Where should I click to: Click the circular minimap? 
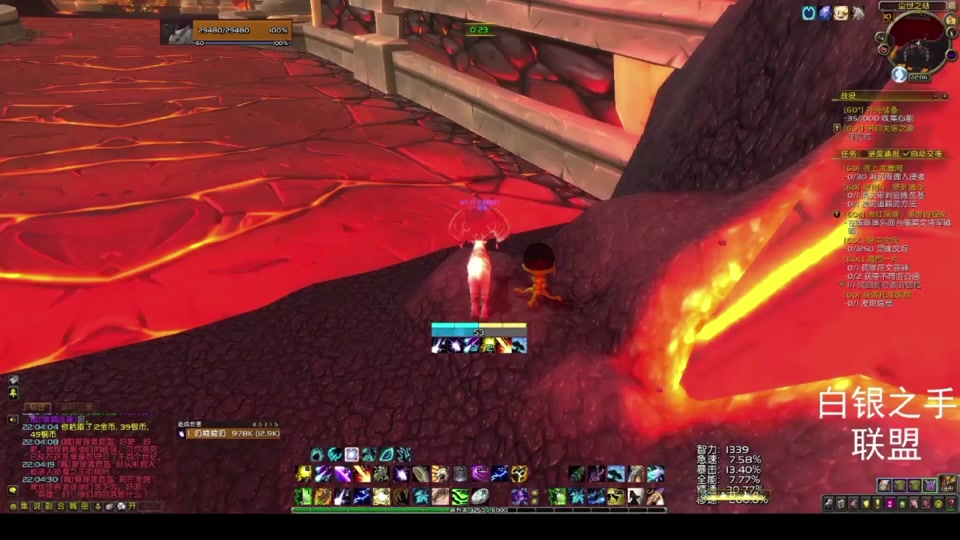tap(917, 43)
